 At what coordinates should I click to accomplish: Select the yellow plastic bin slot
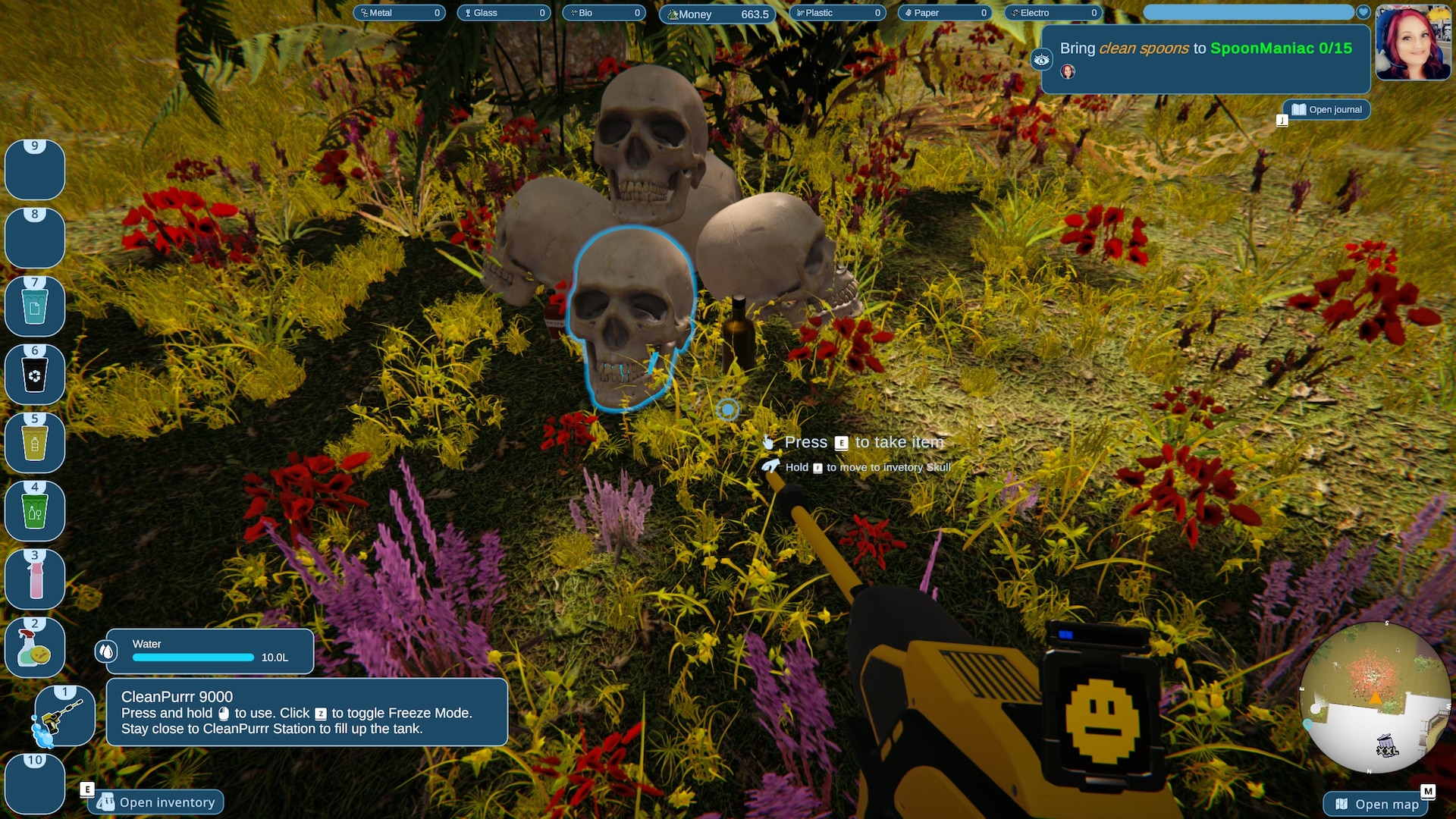35,444
